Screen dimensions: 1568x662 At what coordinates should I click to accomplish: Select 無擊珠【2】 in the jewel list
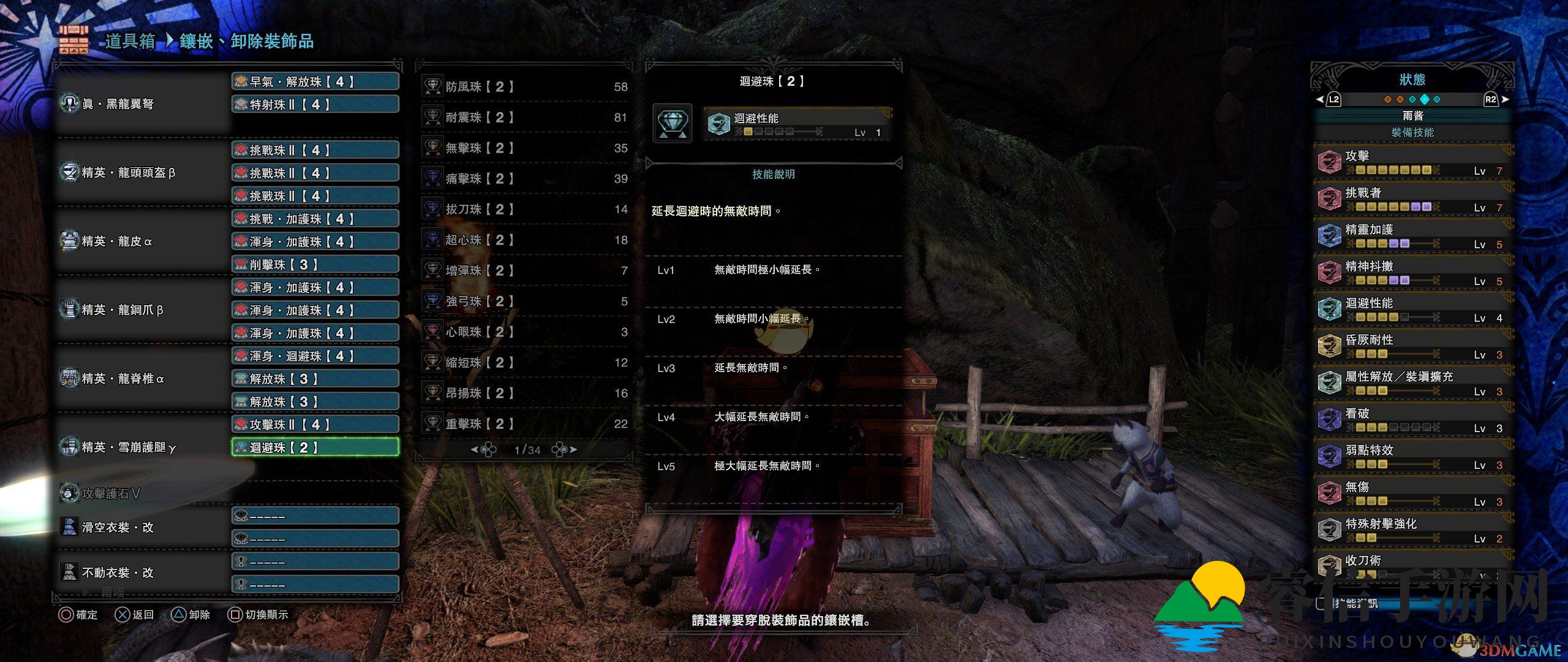coord(524,148)
